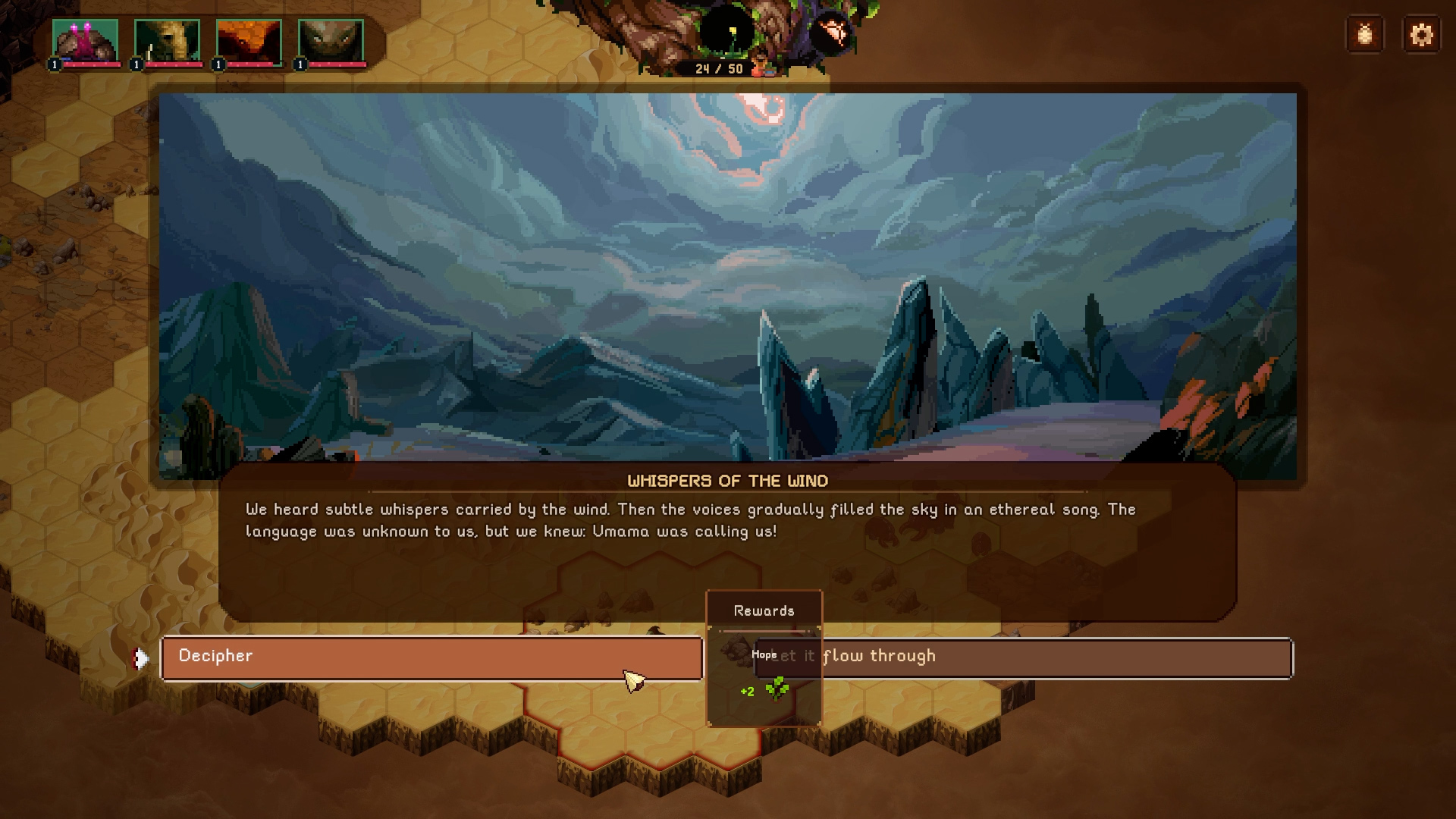Click the +2 reward value text

tap(746, 691)
